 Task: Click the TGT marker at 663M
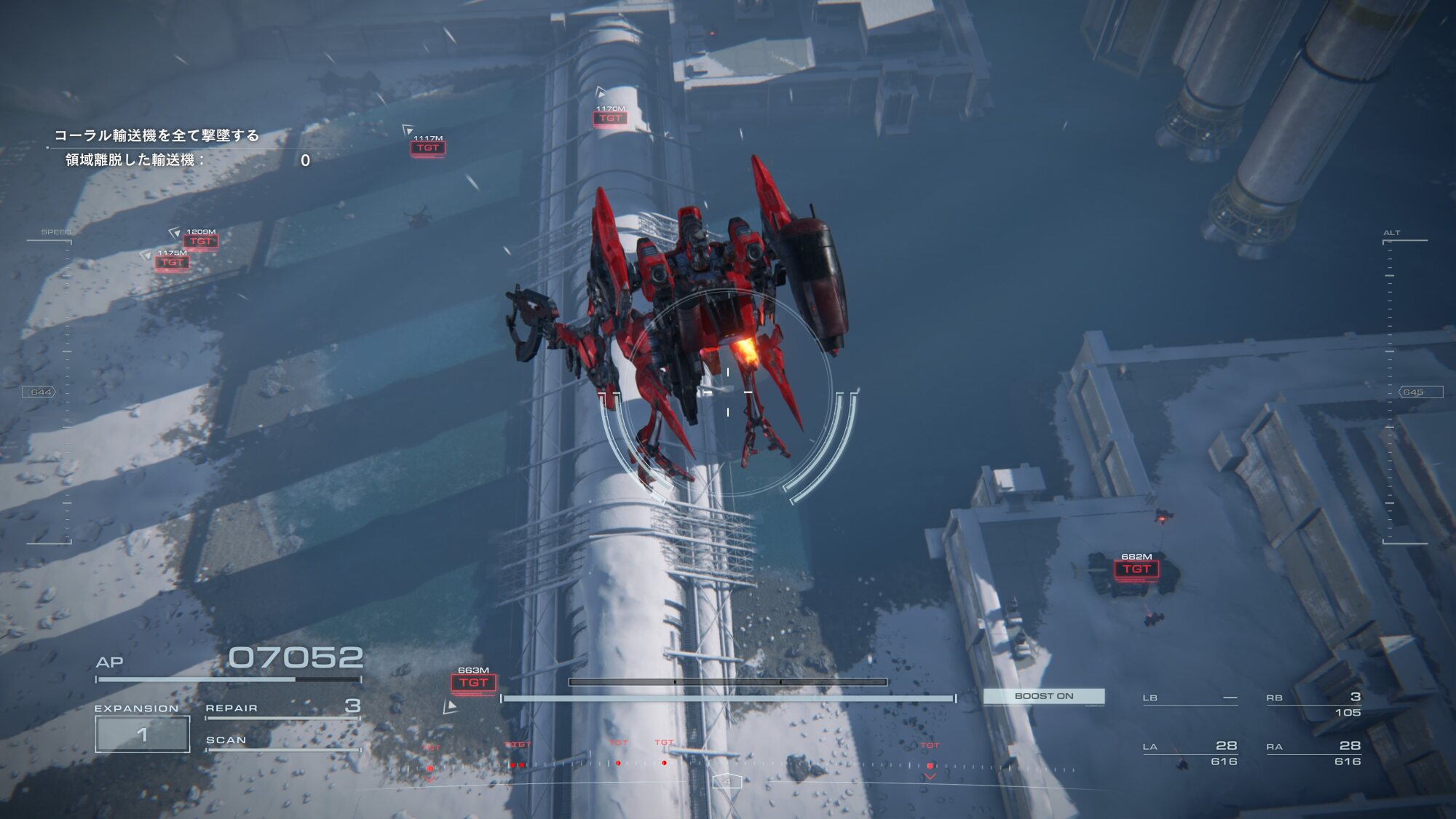click(473, 683)
